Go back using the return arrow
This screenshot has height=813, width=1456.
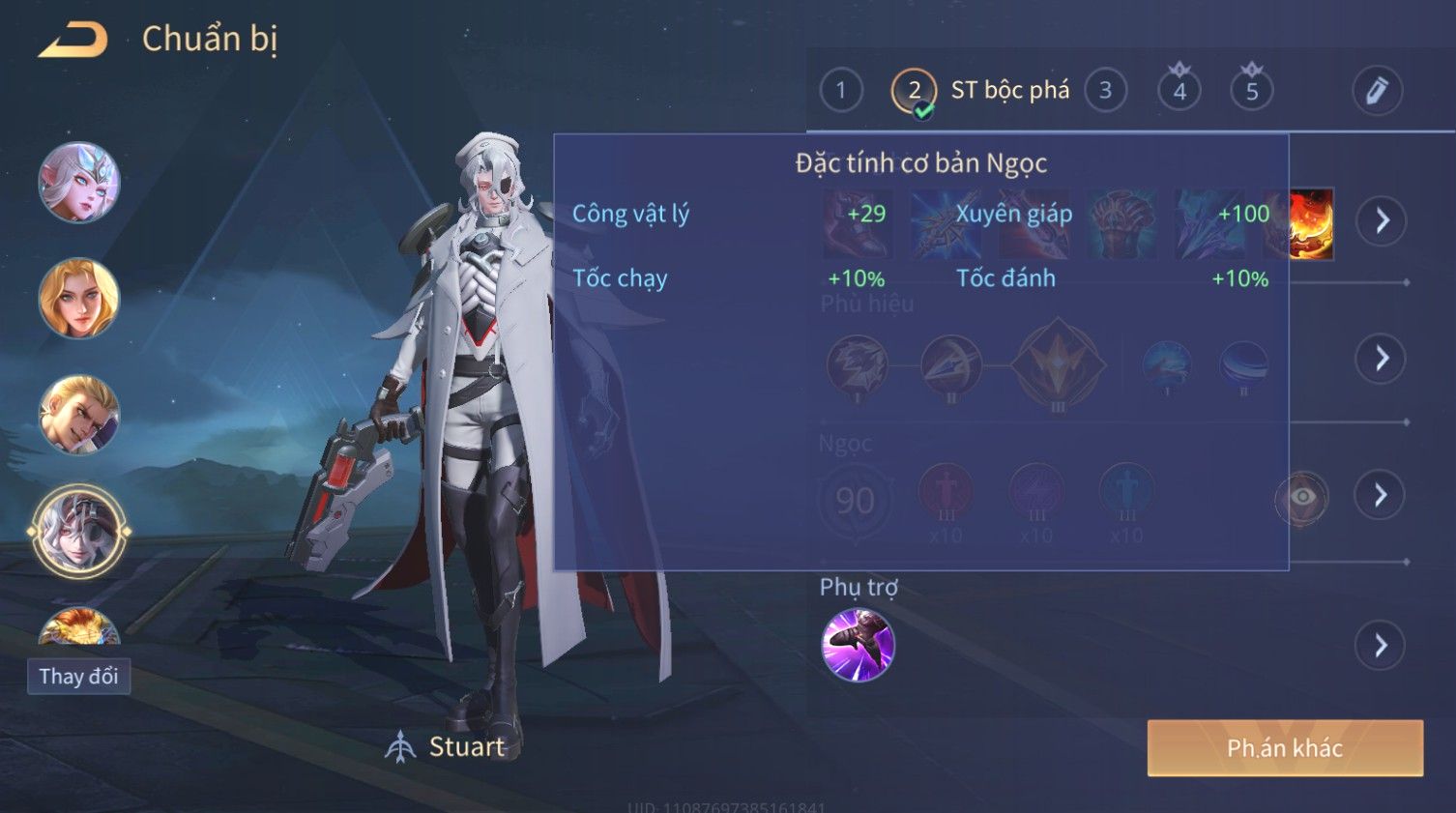[73, 40]
